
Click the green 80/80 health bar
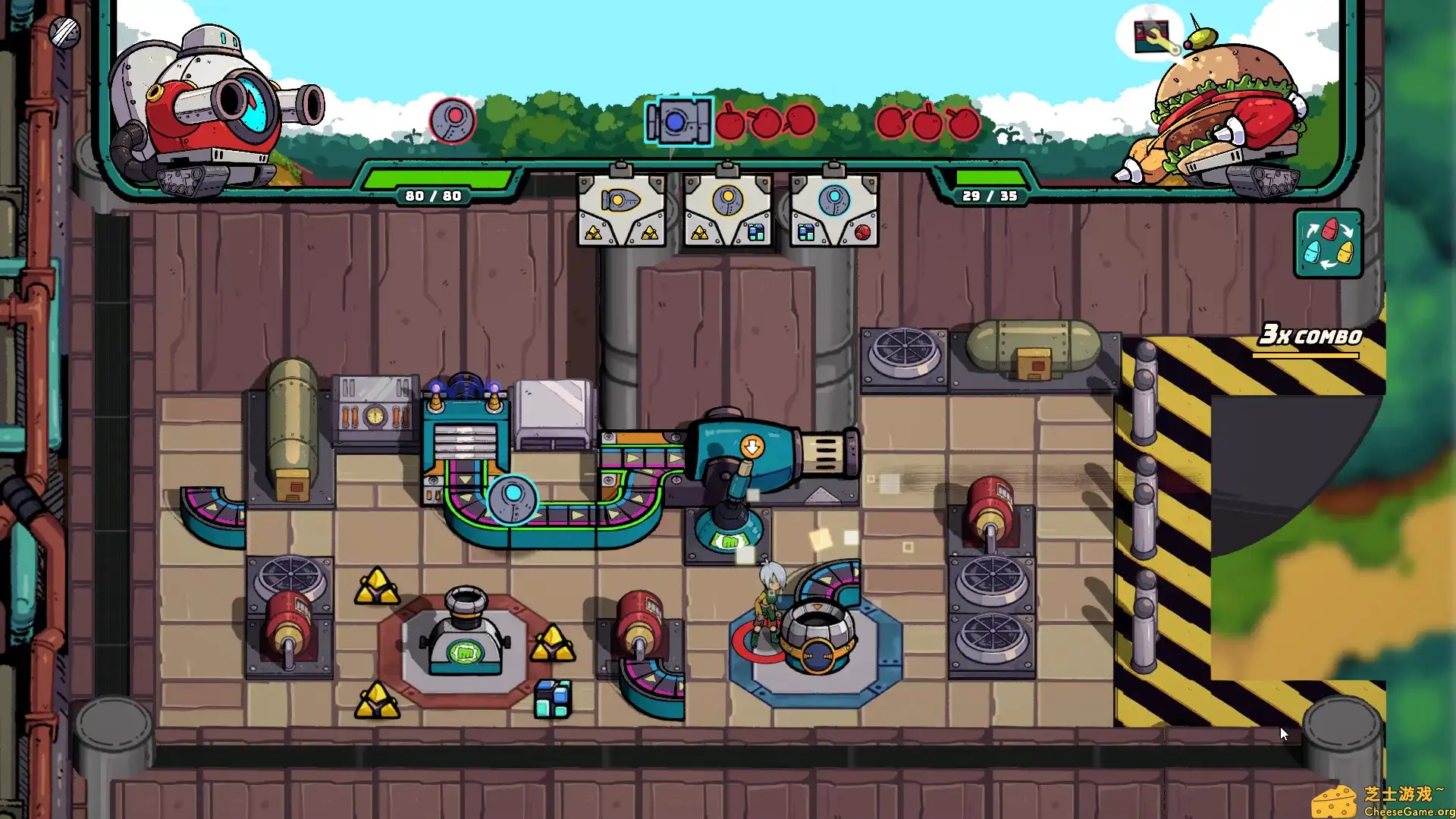(x=432, y=186)
